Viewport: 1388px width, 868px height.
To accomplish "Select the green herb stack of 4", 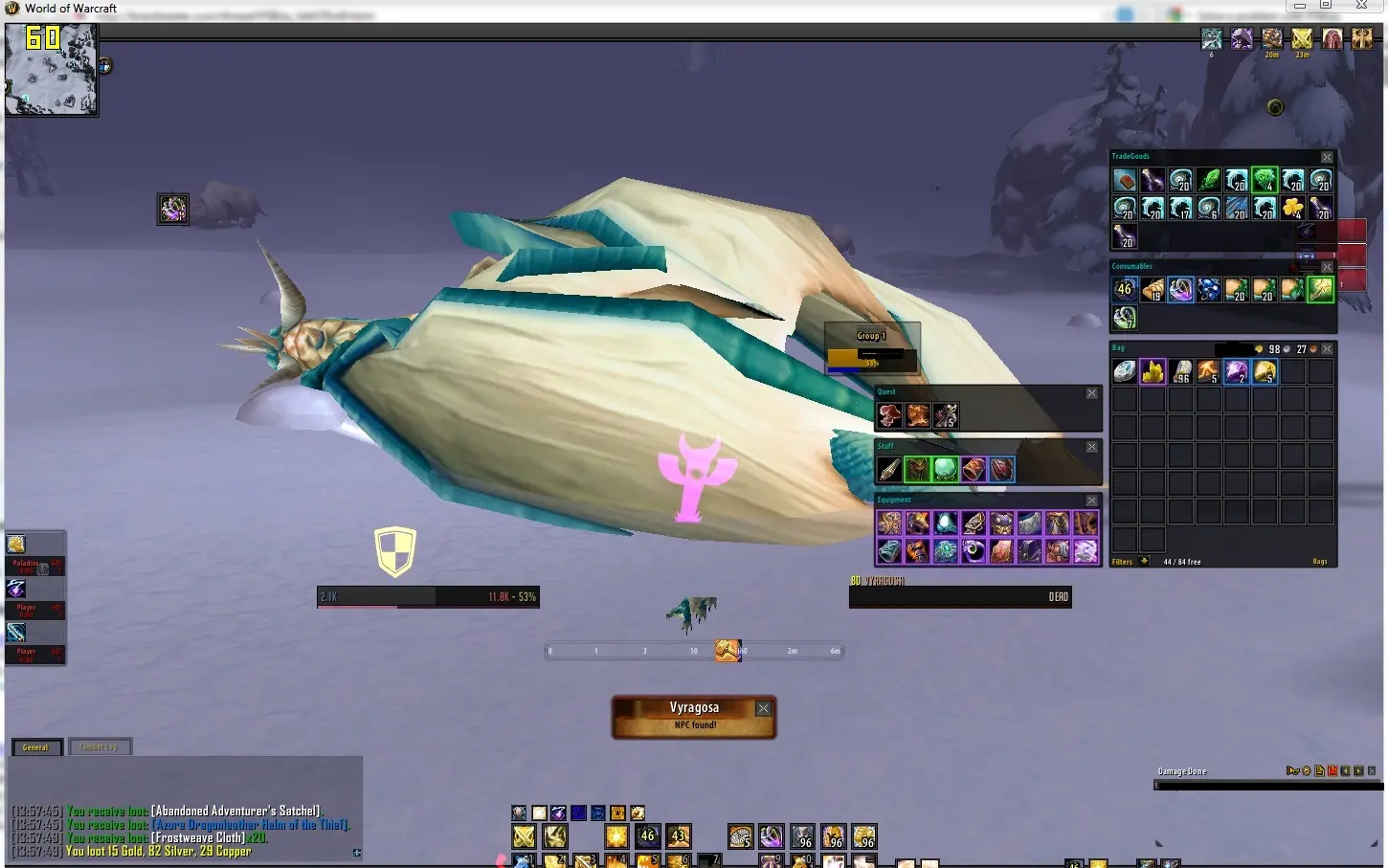I will tap(1265, 180).
